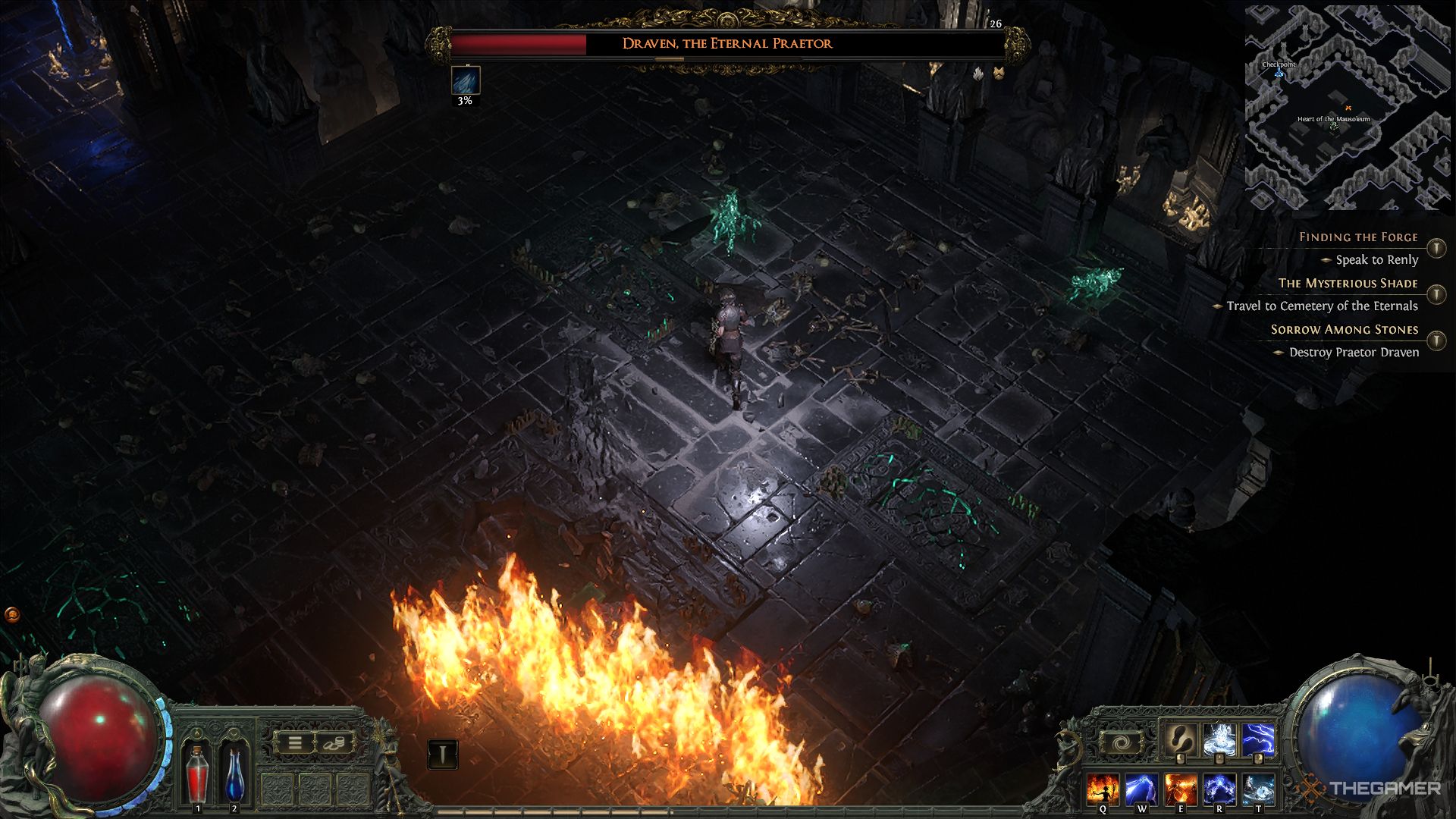Screen dimensions: 1456x819
Task: Activate the icy fountain skill
Action: (1219, 740)
